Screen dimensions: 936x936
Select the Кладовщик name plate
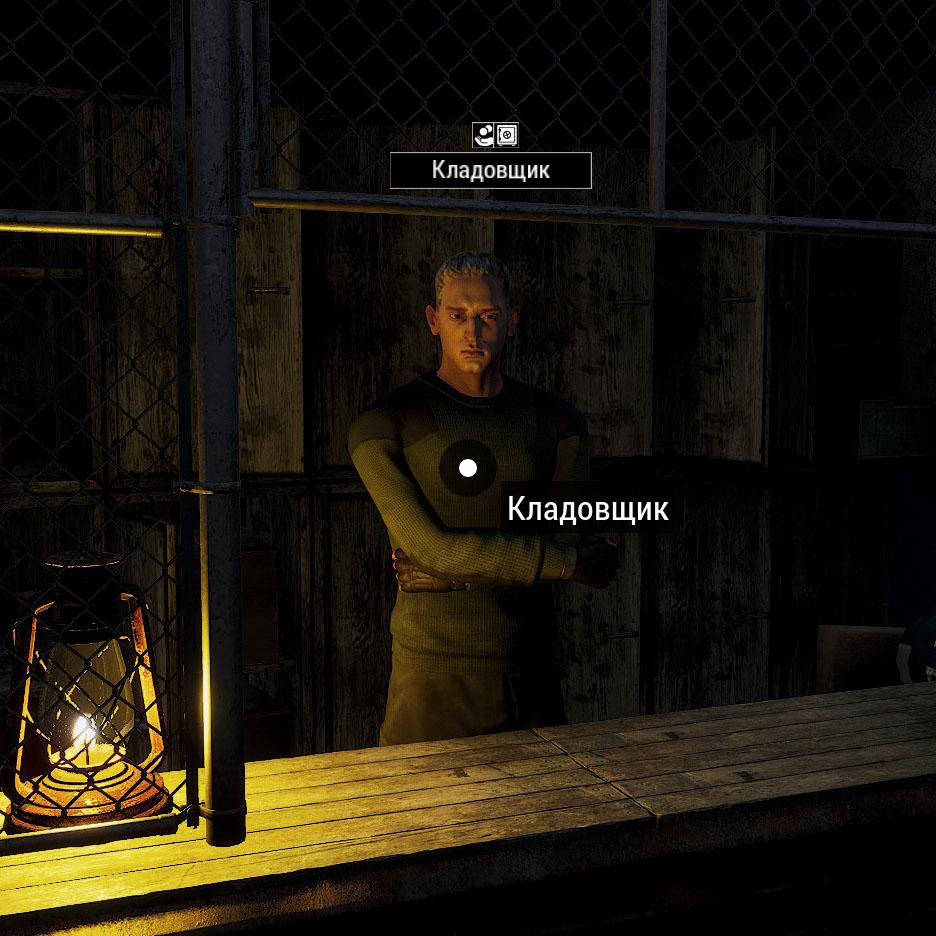pyautogui.click(x=490, y=171)
